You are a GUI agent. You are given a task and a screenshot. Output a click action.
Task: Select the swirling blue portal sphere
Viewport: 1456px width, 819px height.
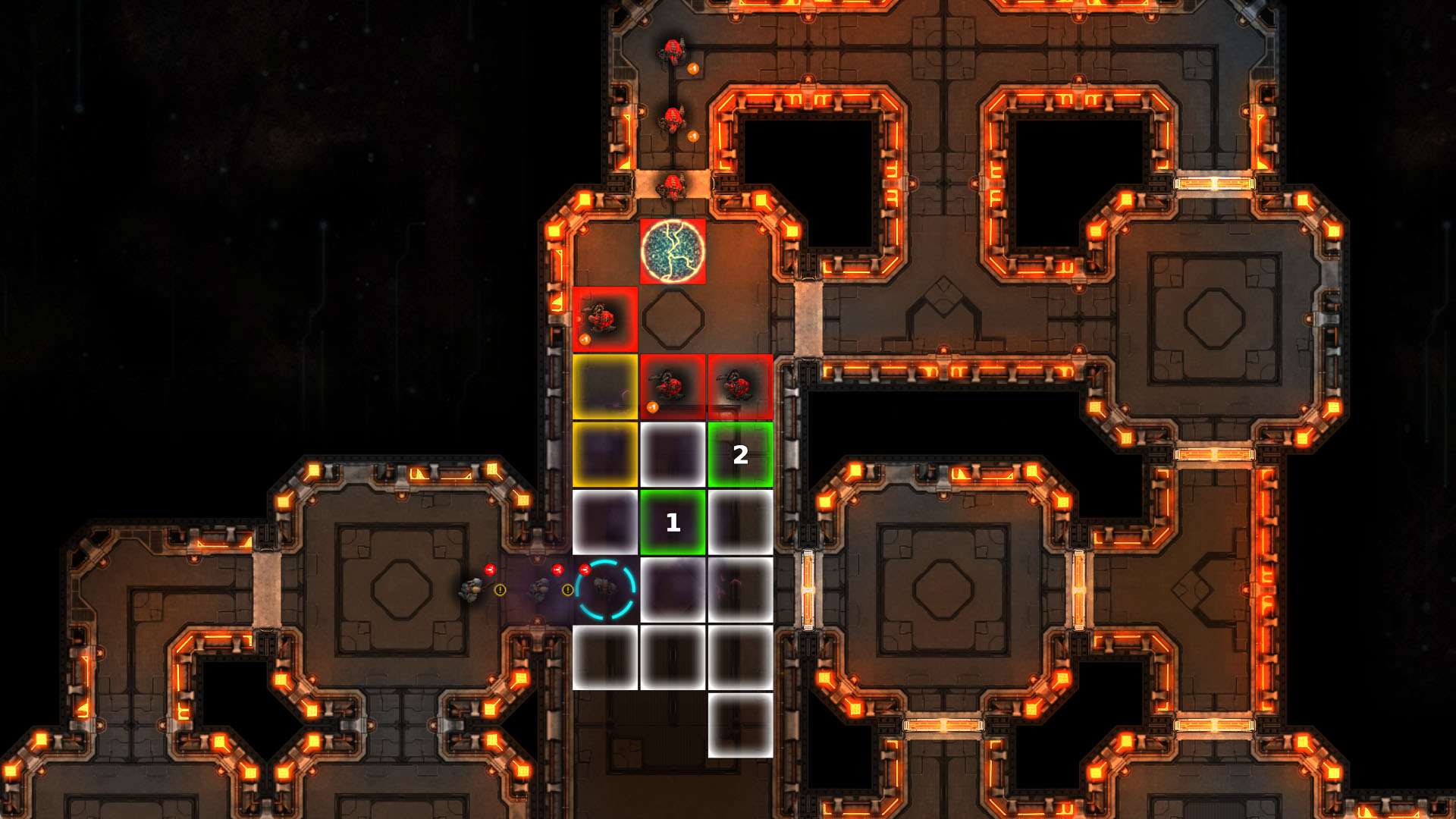pyautogui.click(x=673, y=251)
